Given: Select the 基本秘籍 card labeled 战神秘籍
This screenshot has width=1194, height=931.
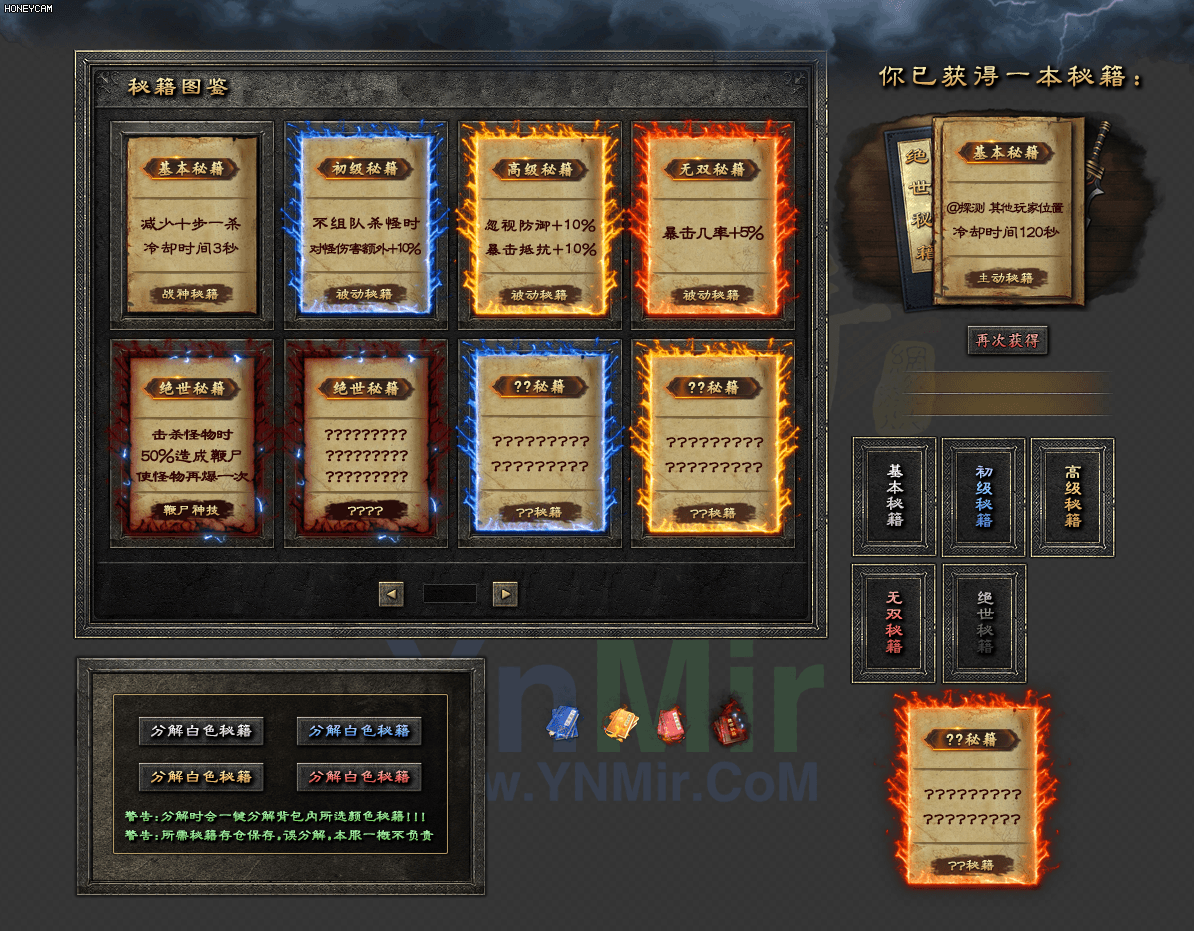Looking at the screenshot, I should (192, 226).
